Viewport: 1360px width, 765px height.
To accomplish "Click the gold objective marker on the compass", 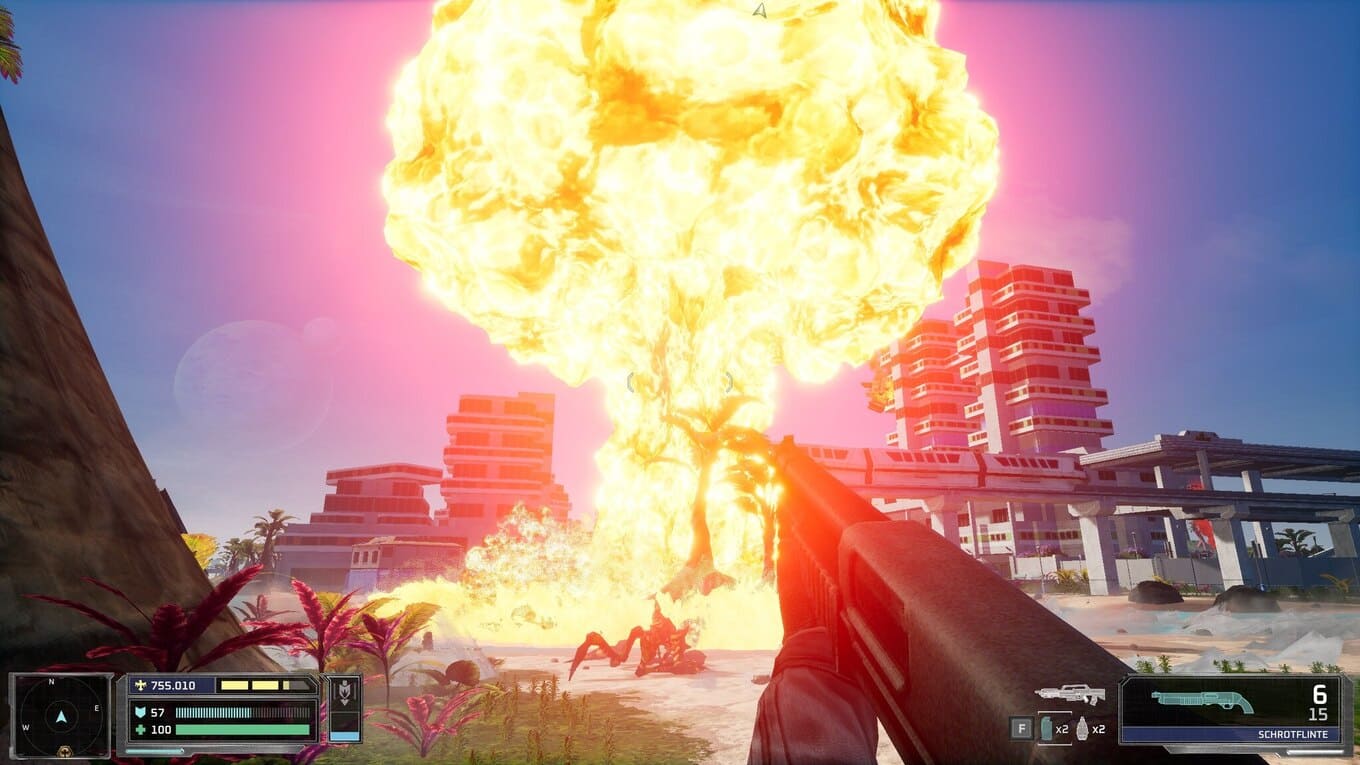I will pyautogui.click(x=65, y=750).
